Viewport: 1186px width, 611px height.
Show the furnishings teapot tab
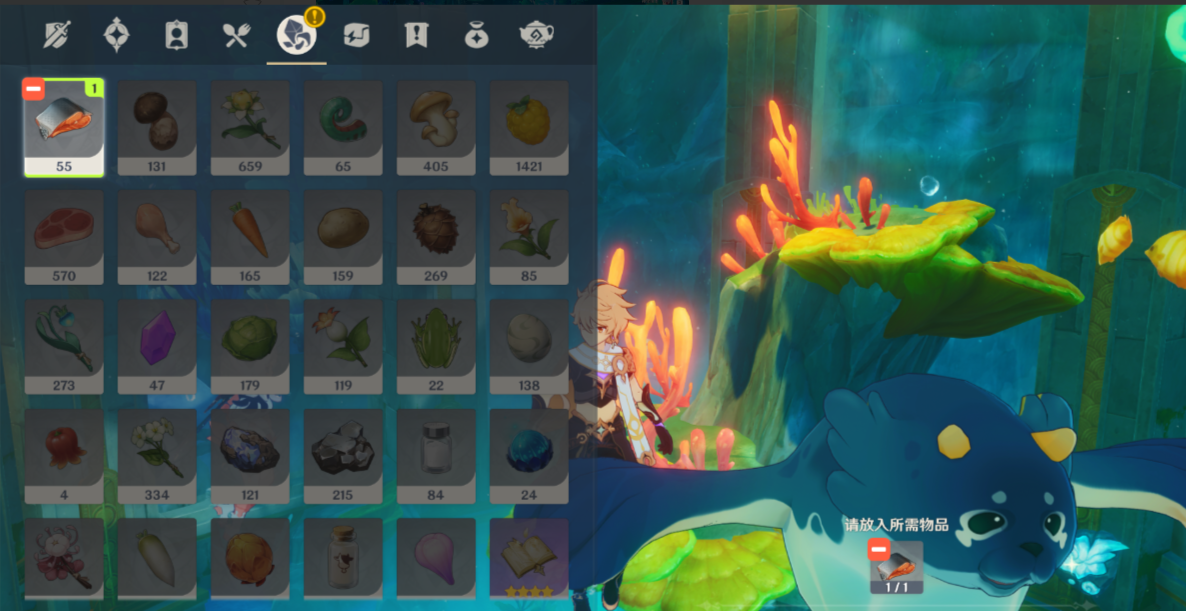coord(536,35)
